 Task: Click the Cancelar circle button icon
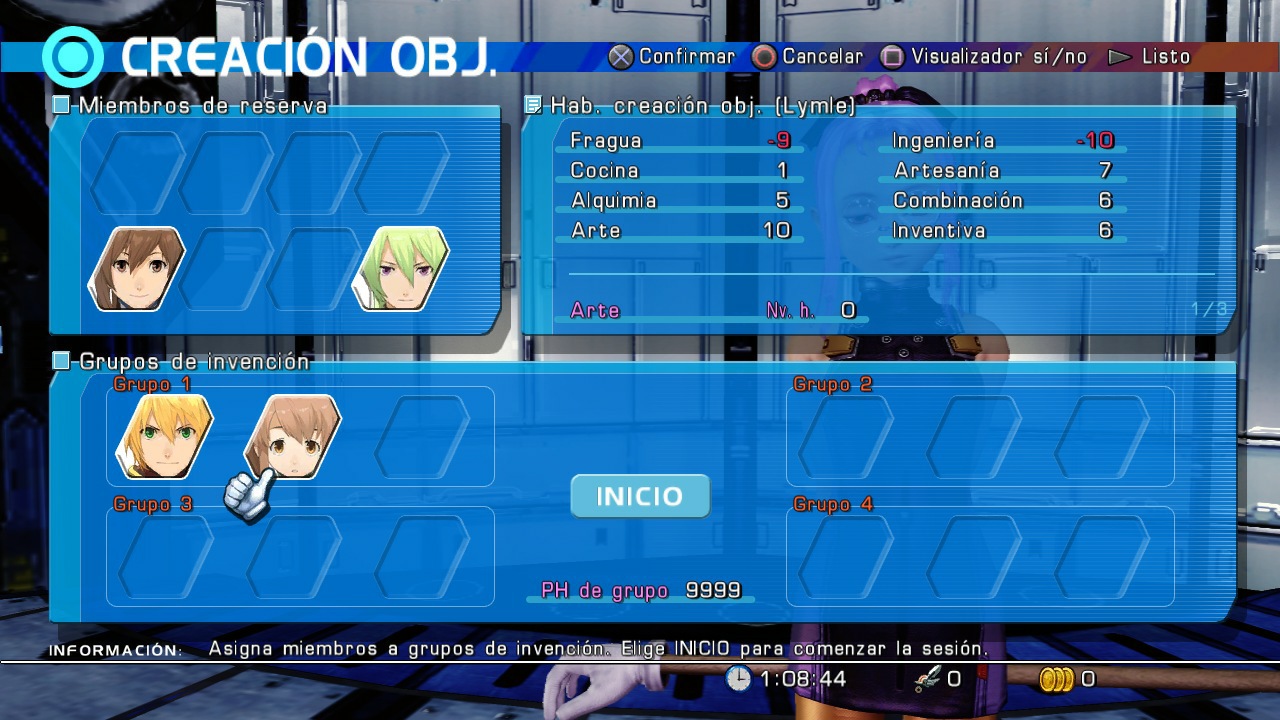tap(766, 57)
